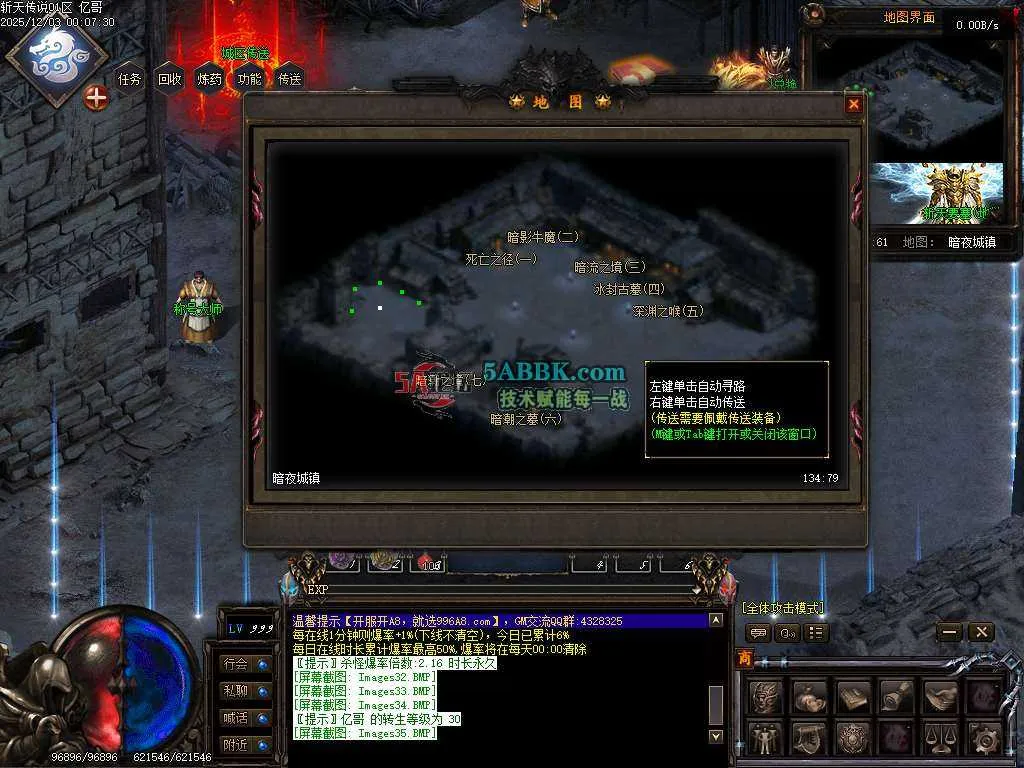Open the 传送 teleport menu

click(x=290, y=79)
